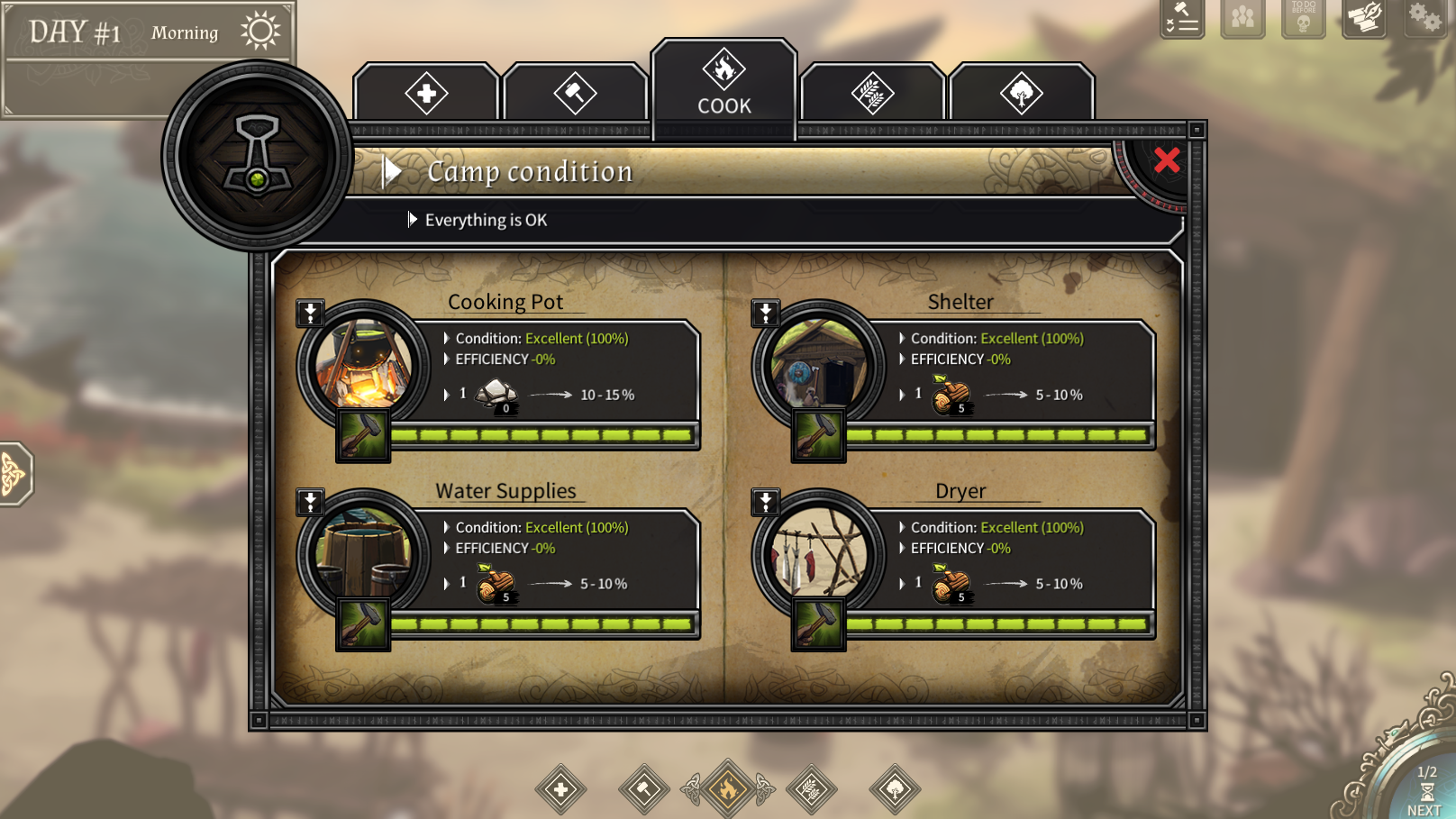Open the hammer task checklist

[1182, 17]
